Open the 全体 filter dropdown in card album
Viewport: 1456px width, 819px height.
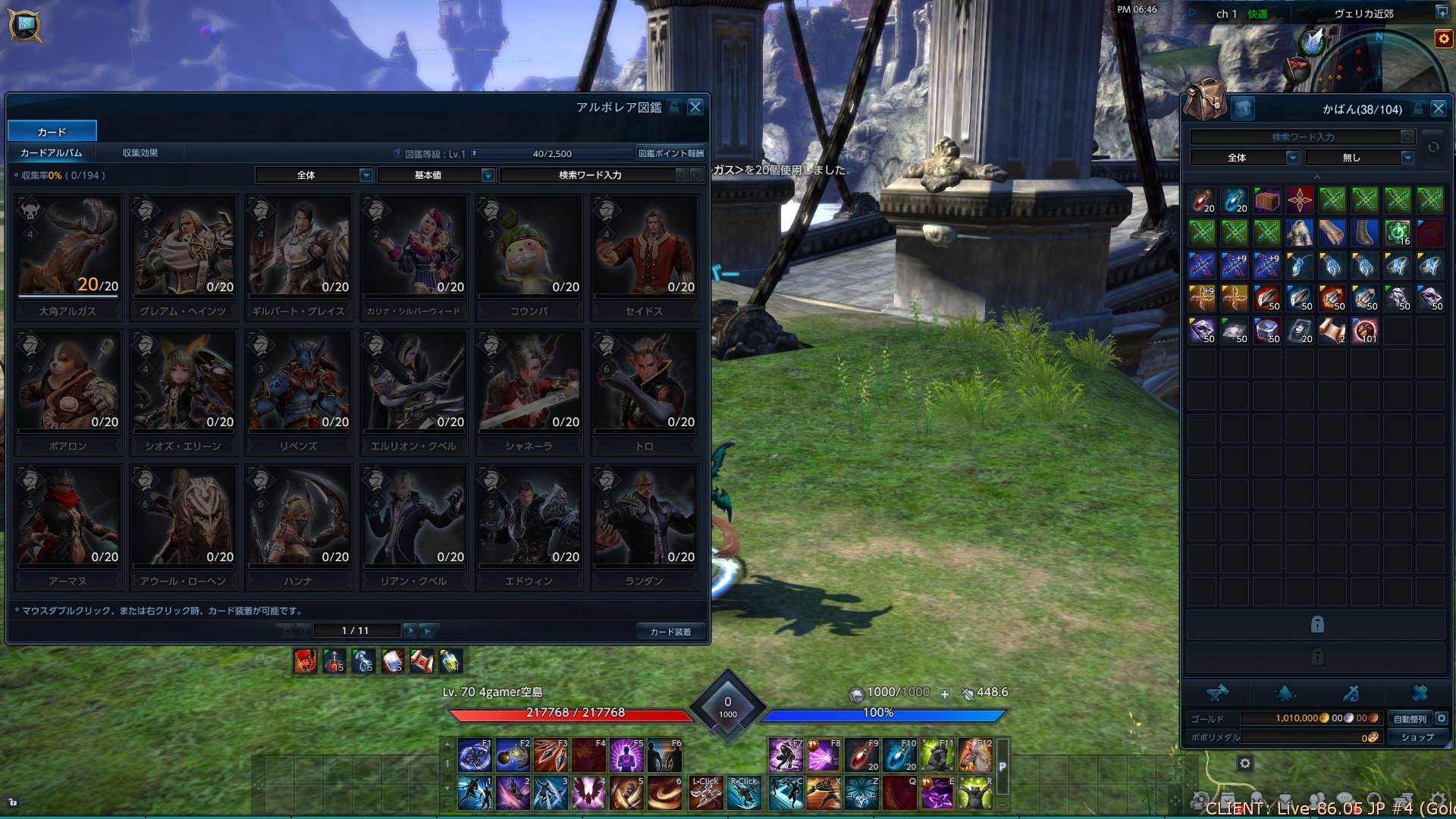pos(314,175)
